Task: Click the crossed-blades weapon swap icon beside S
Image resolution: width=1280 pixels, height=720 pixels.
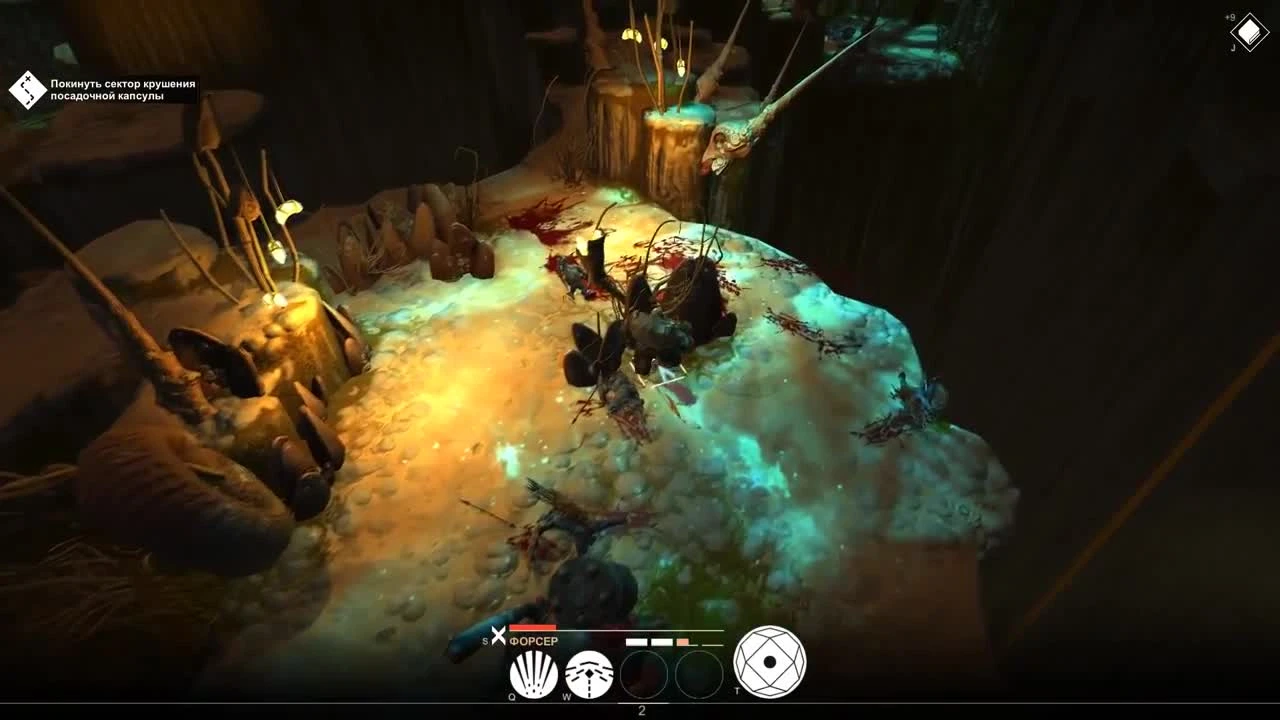Action: pos(499,633)
